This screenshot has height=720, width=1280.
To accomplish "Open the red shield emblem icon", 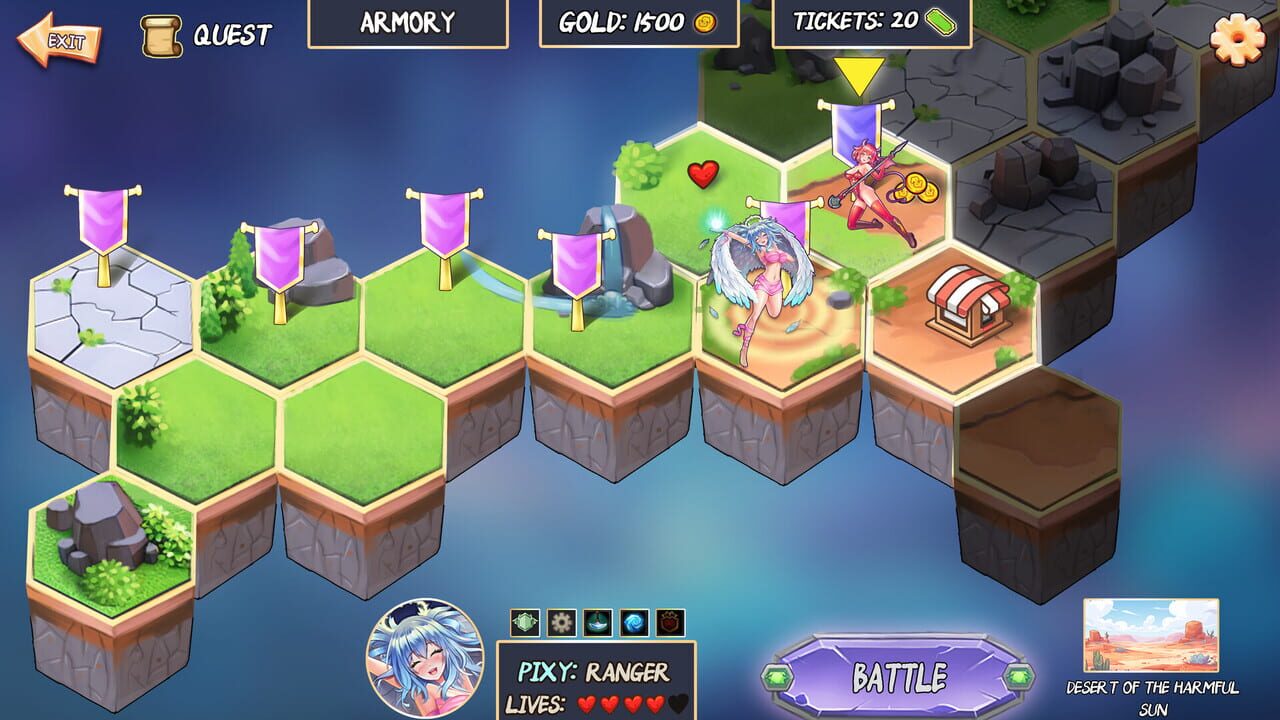I will 668,623.
